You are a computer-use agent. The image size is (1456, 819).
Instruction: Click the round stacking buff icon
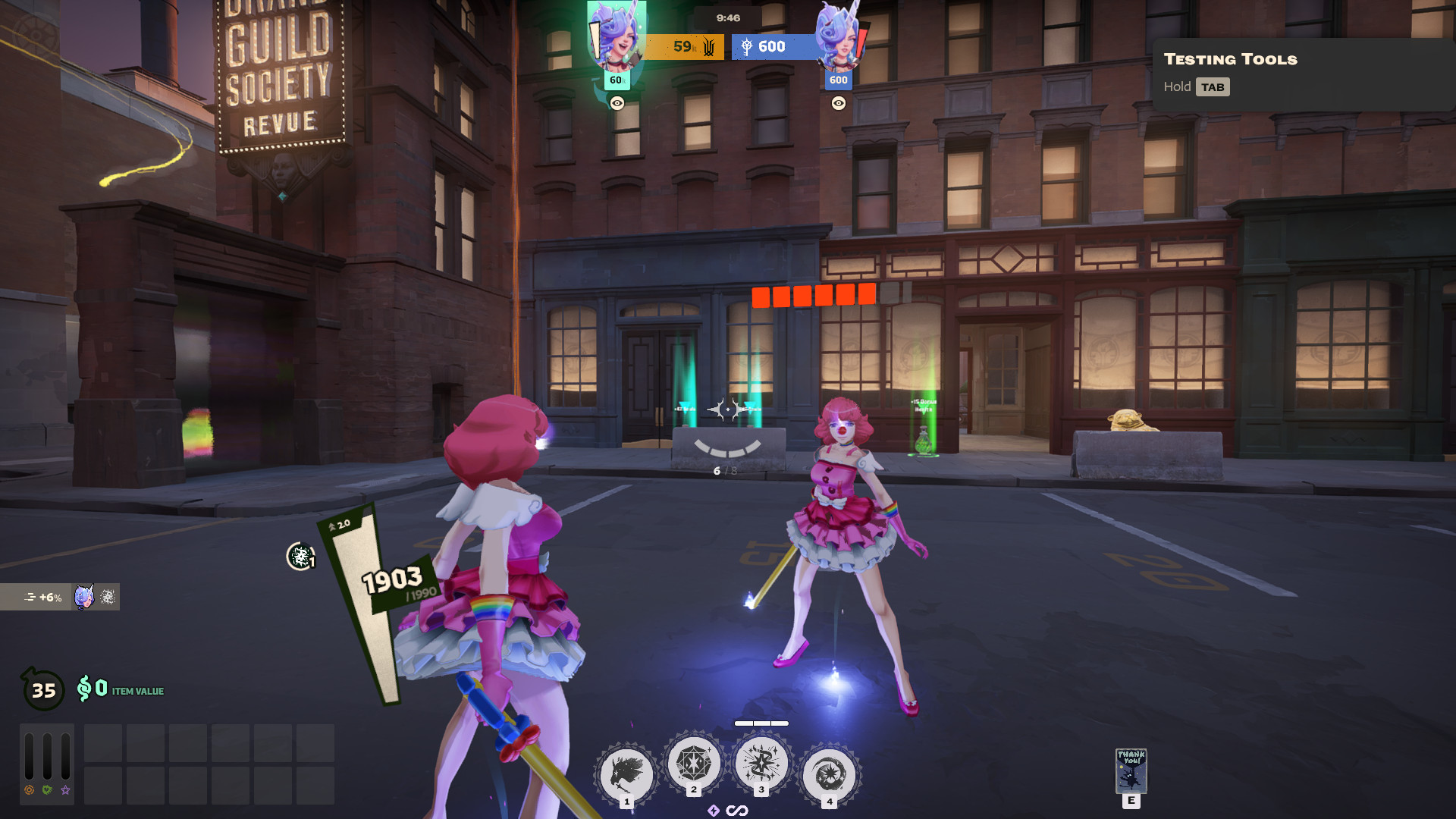pyautogui.click(x=300, y=557)
